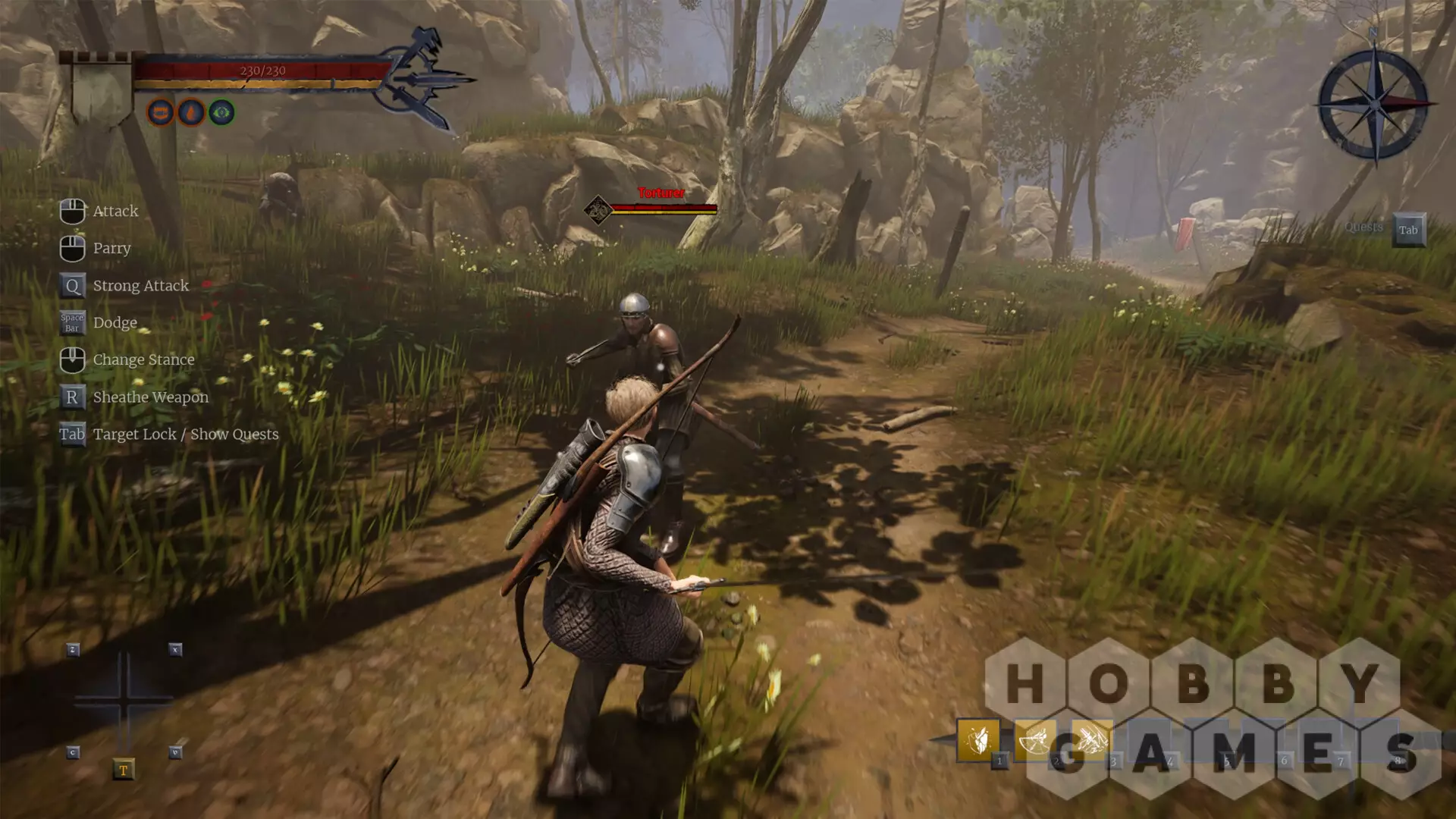Select the Torturer enemy target marker
This screenshot has width=1456, height=819.
[x=598, y=209]
